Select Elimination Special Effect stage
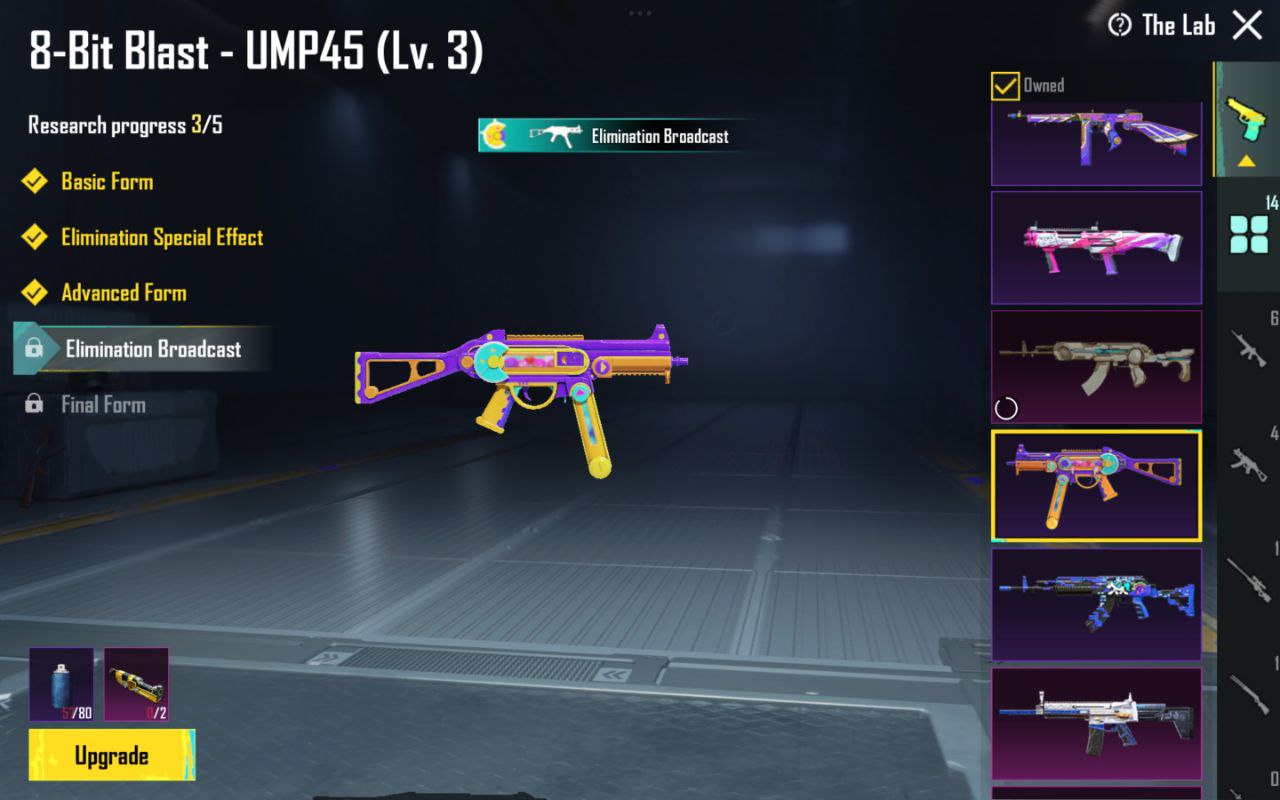Image resolution: width=1280 pixels, height=800 pixels. coord(162,238)
